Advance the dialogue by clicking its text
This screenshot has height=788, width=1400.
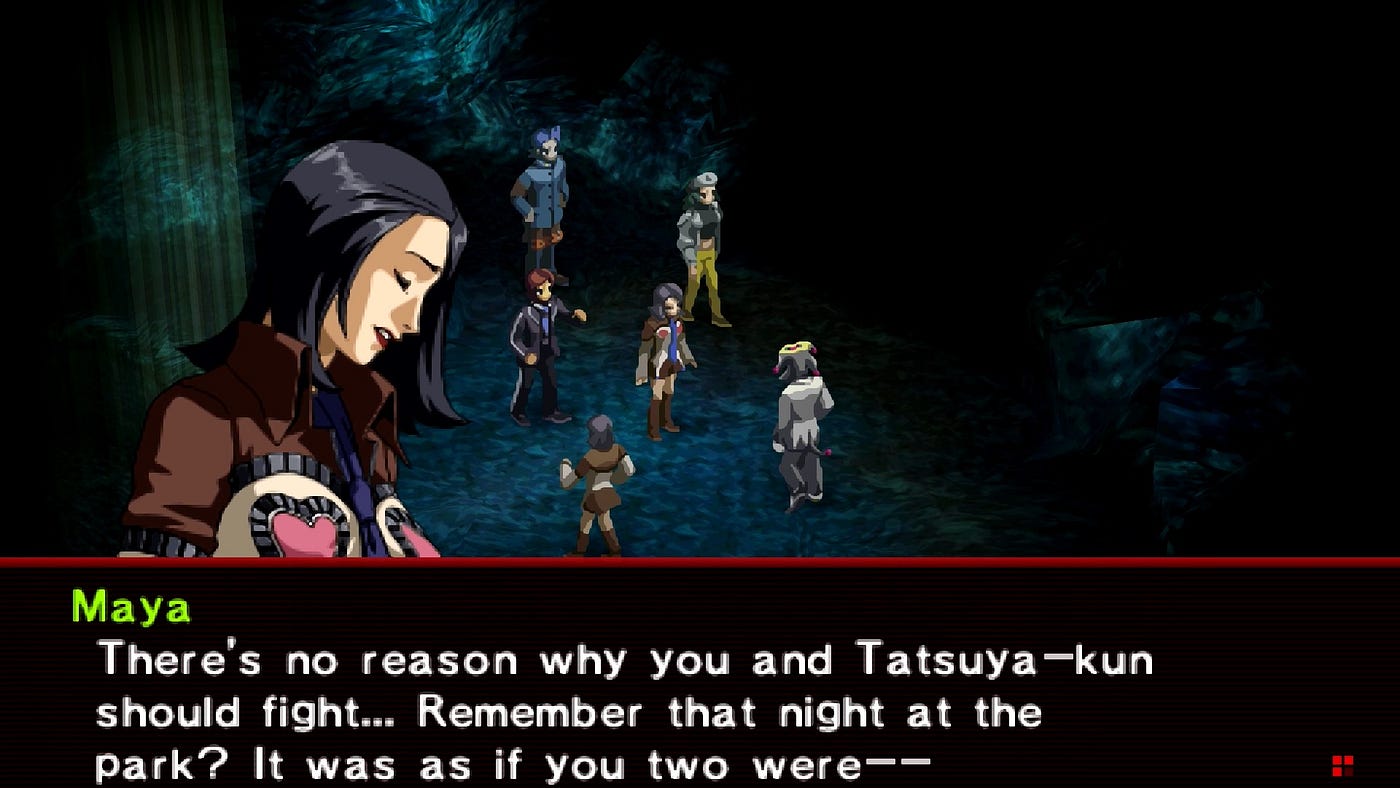point(600,710)
